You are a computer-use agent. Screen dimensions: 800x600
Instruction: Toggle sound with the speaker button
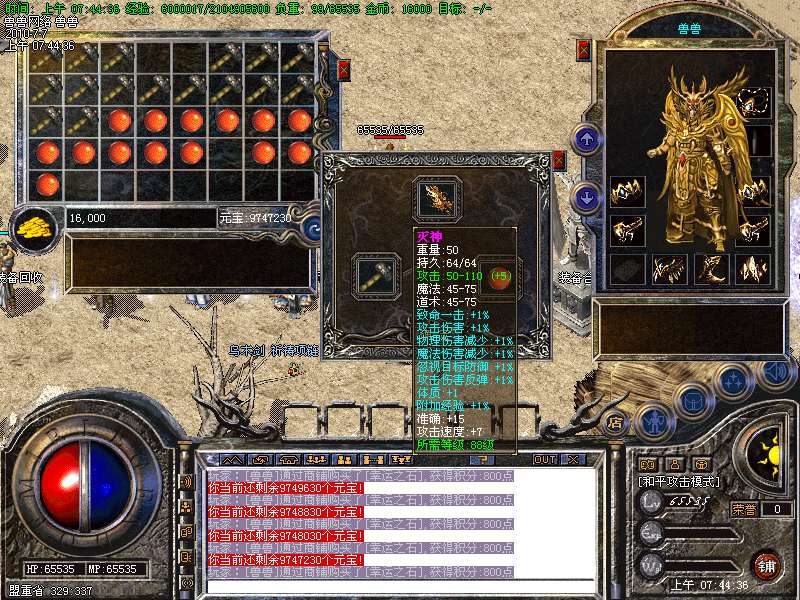[x=774, y=370]
